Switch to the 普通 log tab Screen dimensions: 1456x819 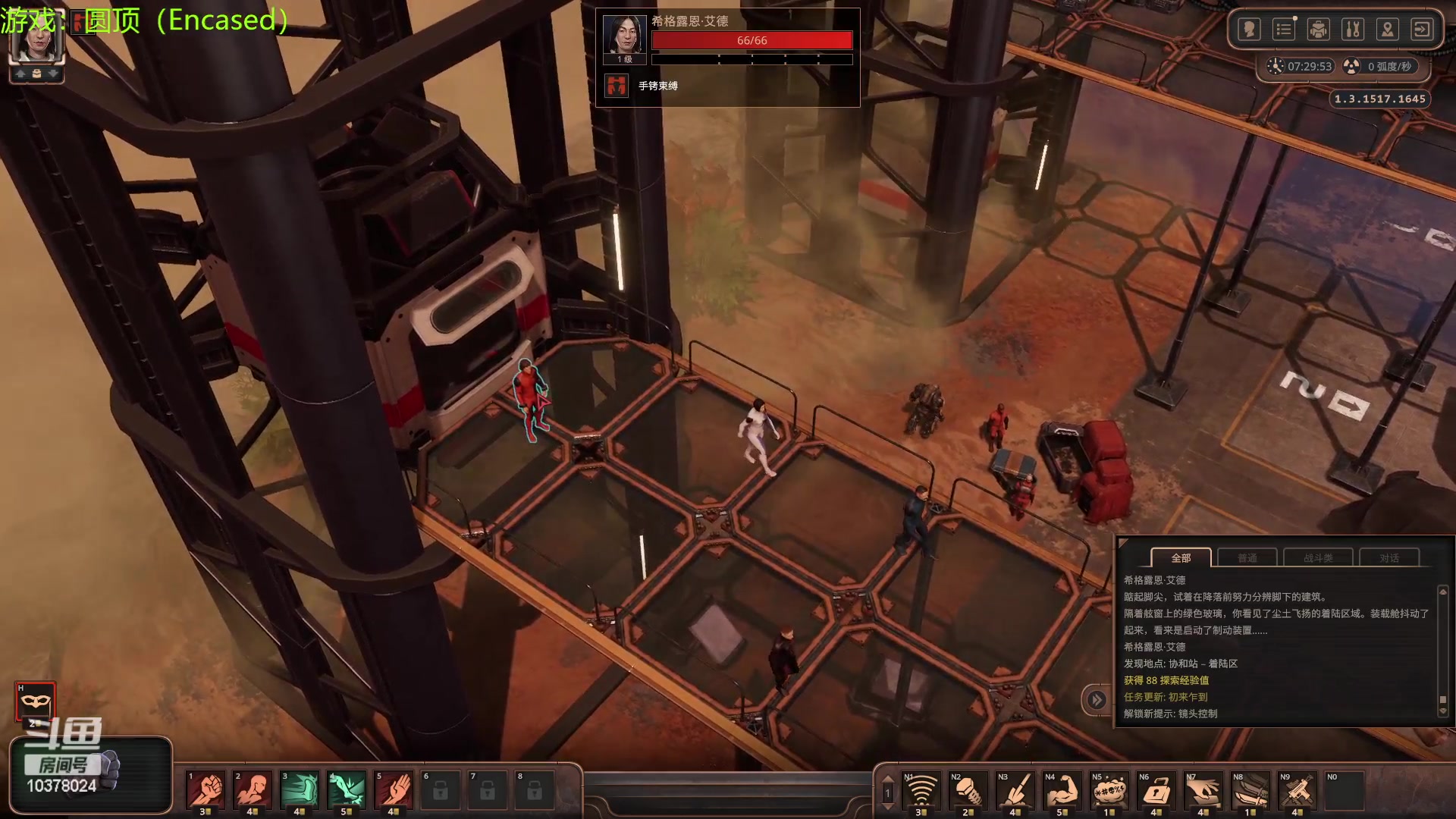pyautogui.click(x=1247, y=558)
